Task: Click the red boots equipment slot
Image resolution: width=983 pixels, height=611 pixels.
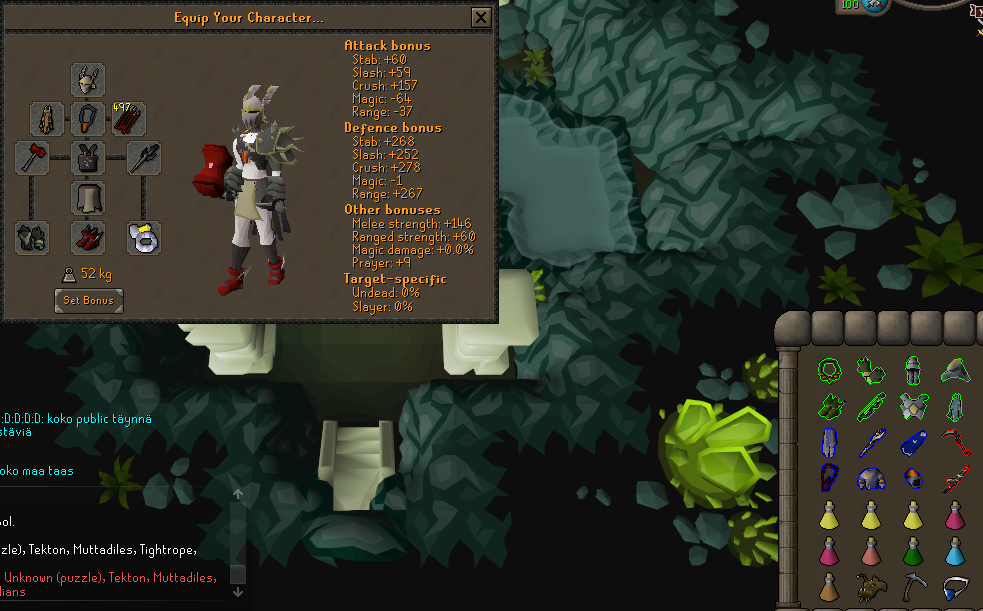Action: [x=89, y=237]
